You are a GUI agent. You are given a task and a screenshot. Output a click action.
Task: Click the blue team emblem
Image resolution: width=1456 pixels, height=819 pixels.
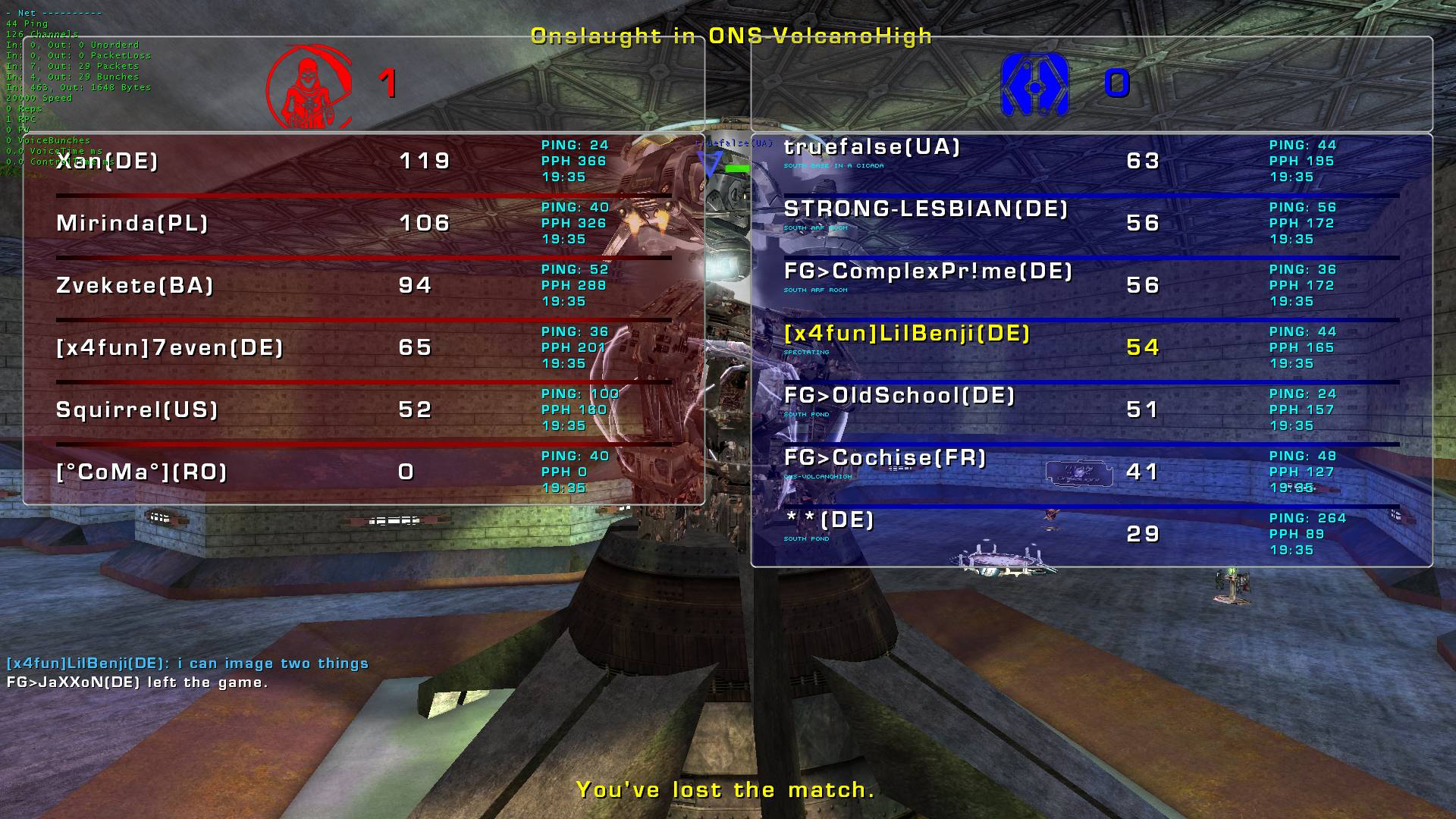[1034, 85]
